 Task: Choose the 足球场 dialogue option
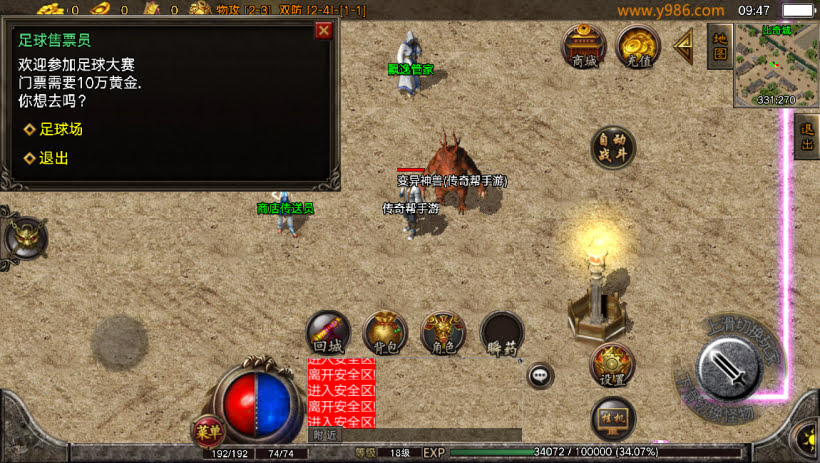60,129
